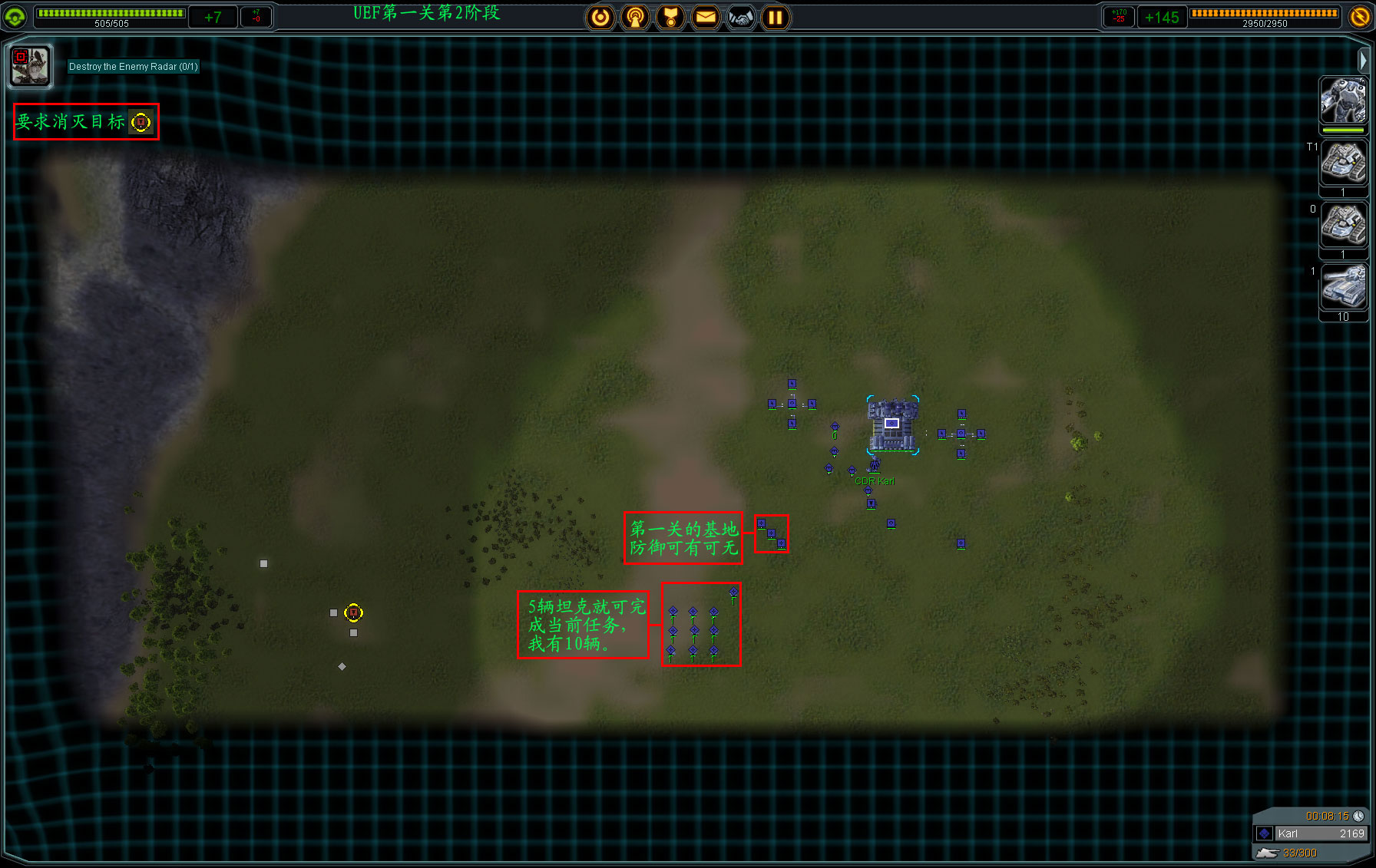
Task: Collapse the side panel with the arrow tab
Action: [x=1363, y=59]
